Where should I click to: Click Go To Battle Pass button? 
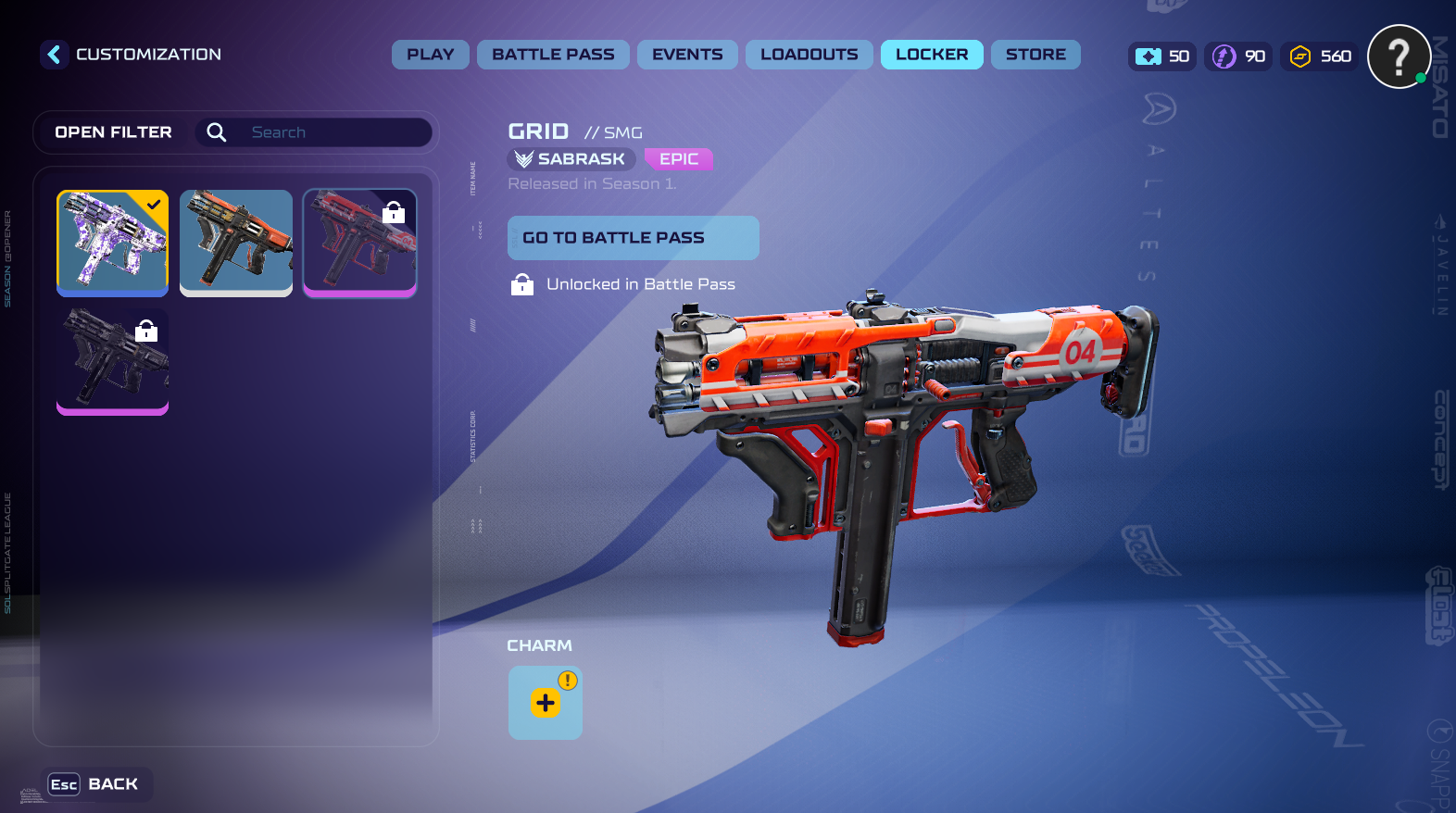[x=633, y=238]
